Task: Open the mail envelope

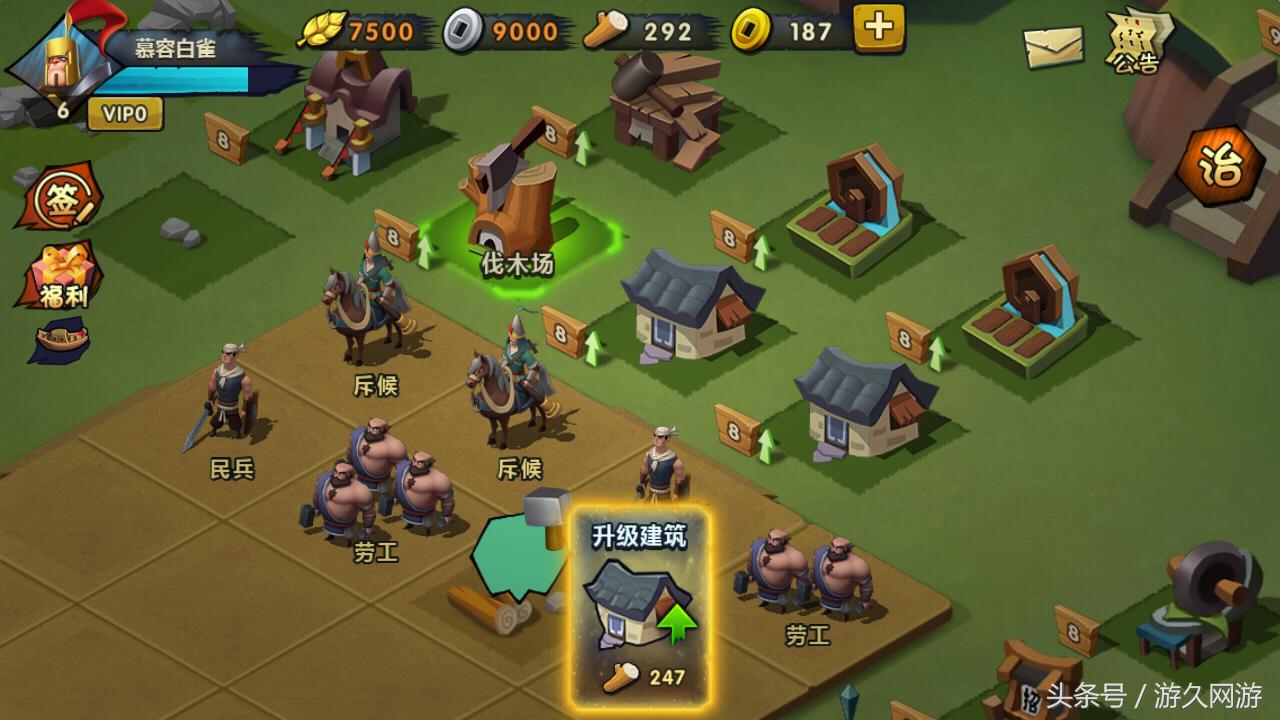Action: point(1054,45)
